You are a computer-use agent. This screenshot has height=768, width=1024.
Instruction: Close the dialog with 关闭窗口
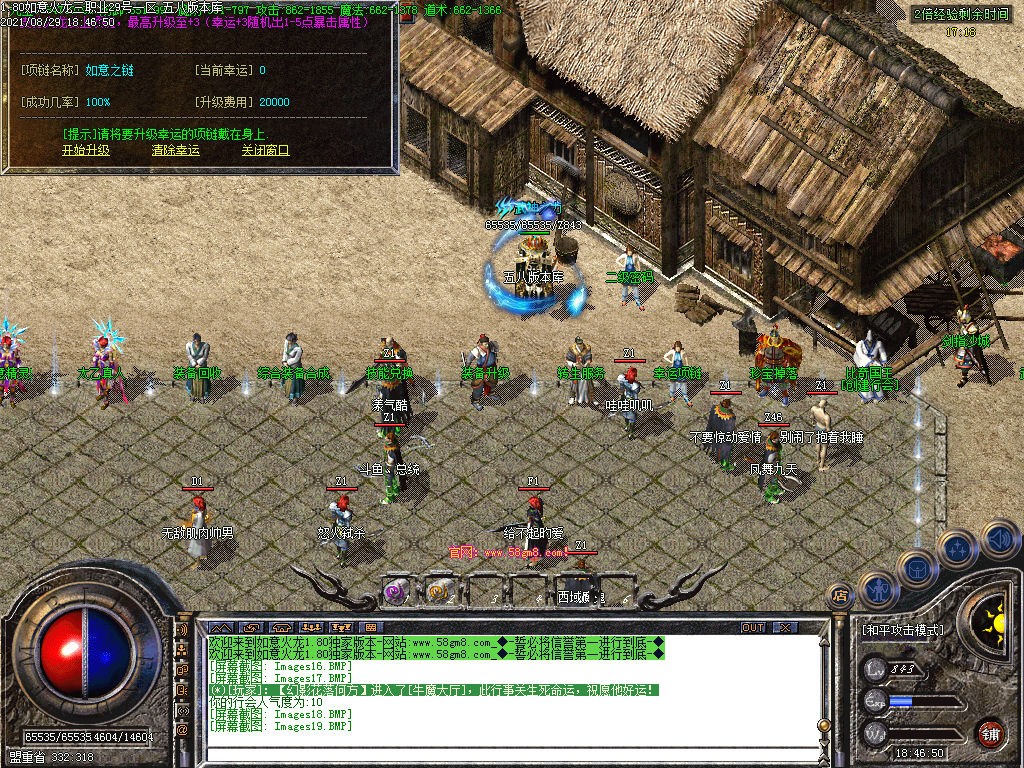265,150
